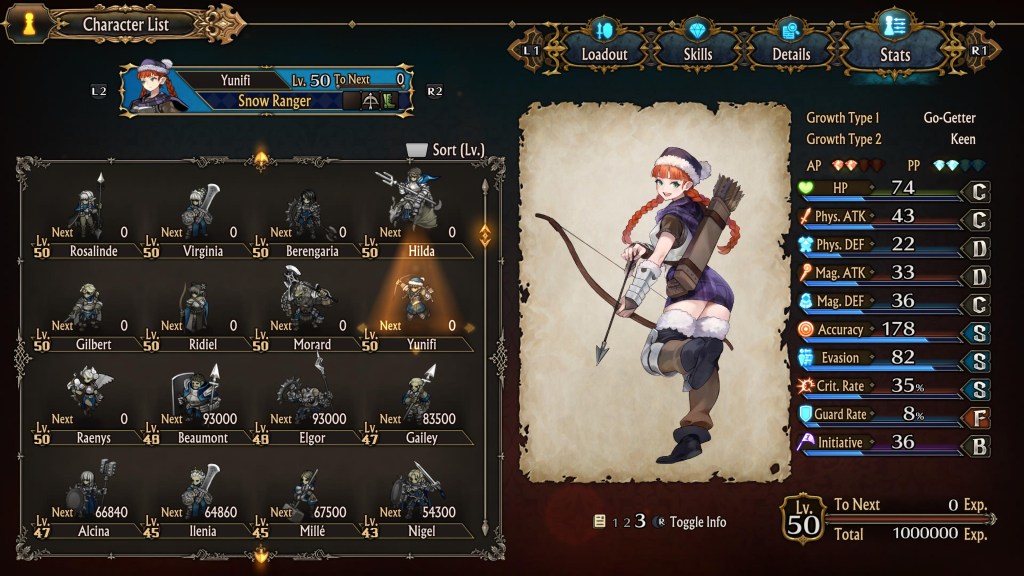Open the Sort (Lv.) option
The height and width of the screenshot is (576, 1024).
click(x=446, y=150)
